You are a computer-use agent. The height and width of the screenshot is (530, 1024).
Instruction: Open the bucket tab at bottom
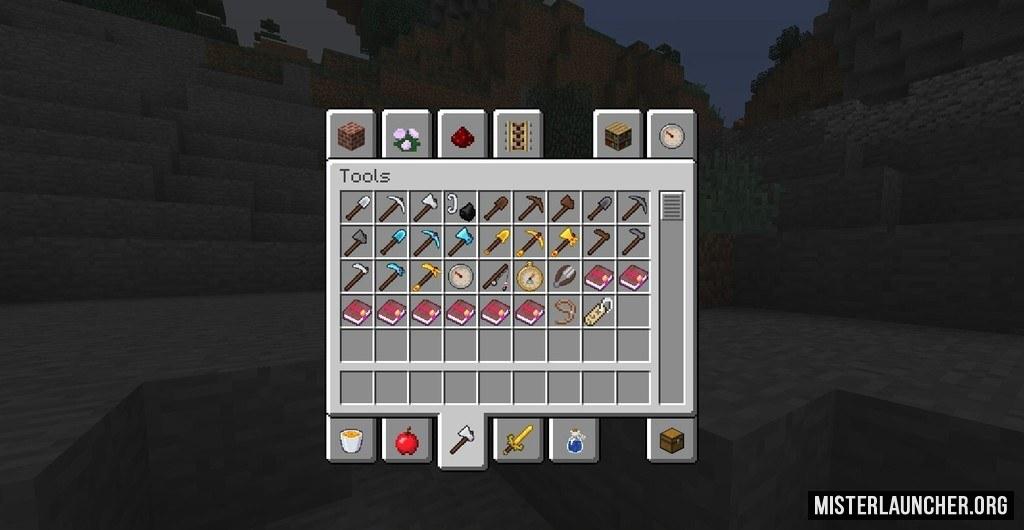(x=351, y=440)
